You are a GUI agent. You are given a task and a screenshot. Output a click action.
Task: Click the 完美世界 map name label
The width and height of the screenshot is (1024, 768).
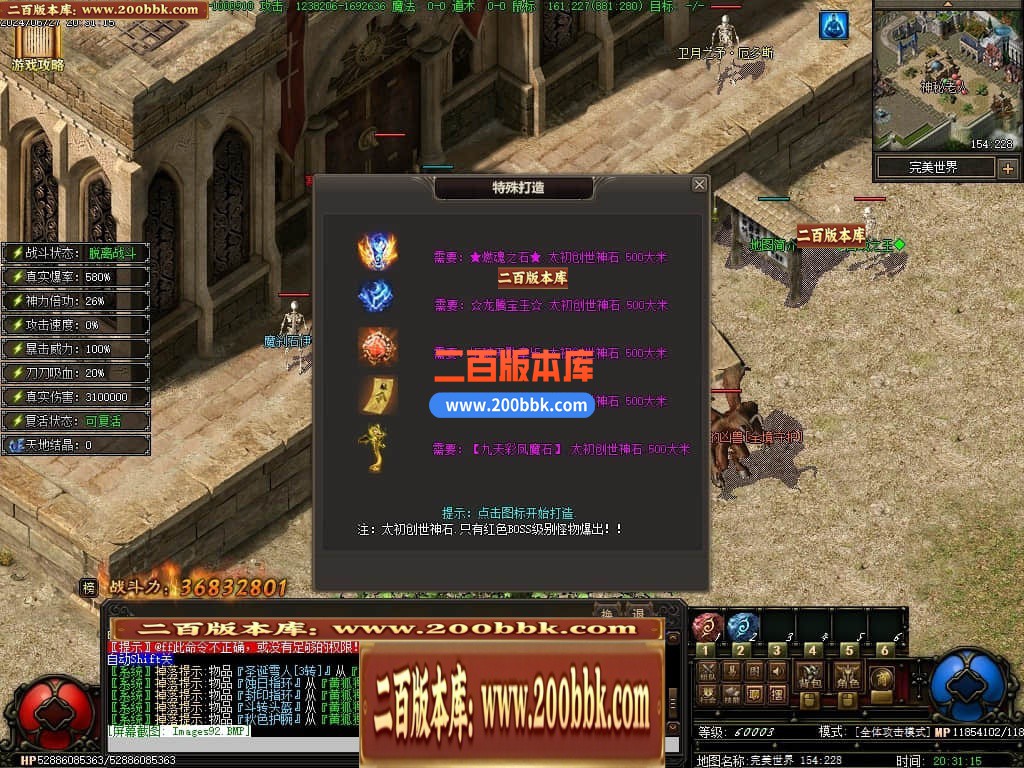pos(933,168)
